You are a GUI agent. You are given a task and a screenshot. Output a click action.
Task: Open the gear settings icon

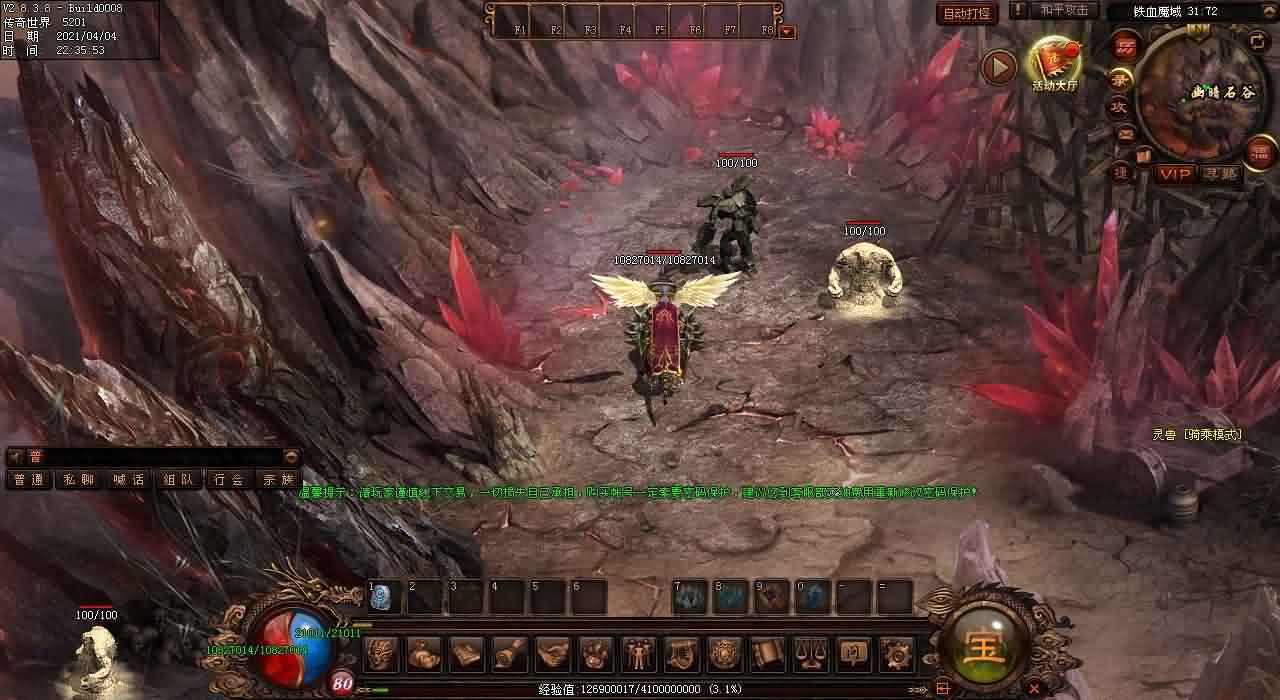pos(896,654)
